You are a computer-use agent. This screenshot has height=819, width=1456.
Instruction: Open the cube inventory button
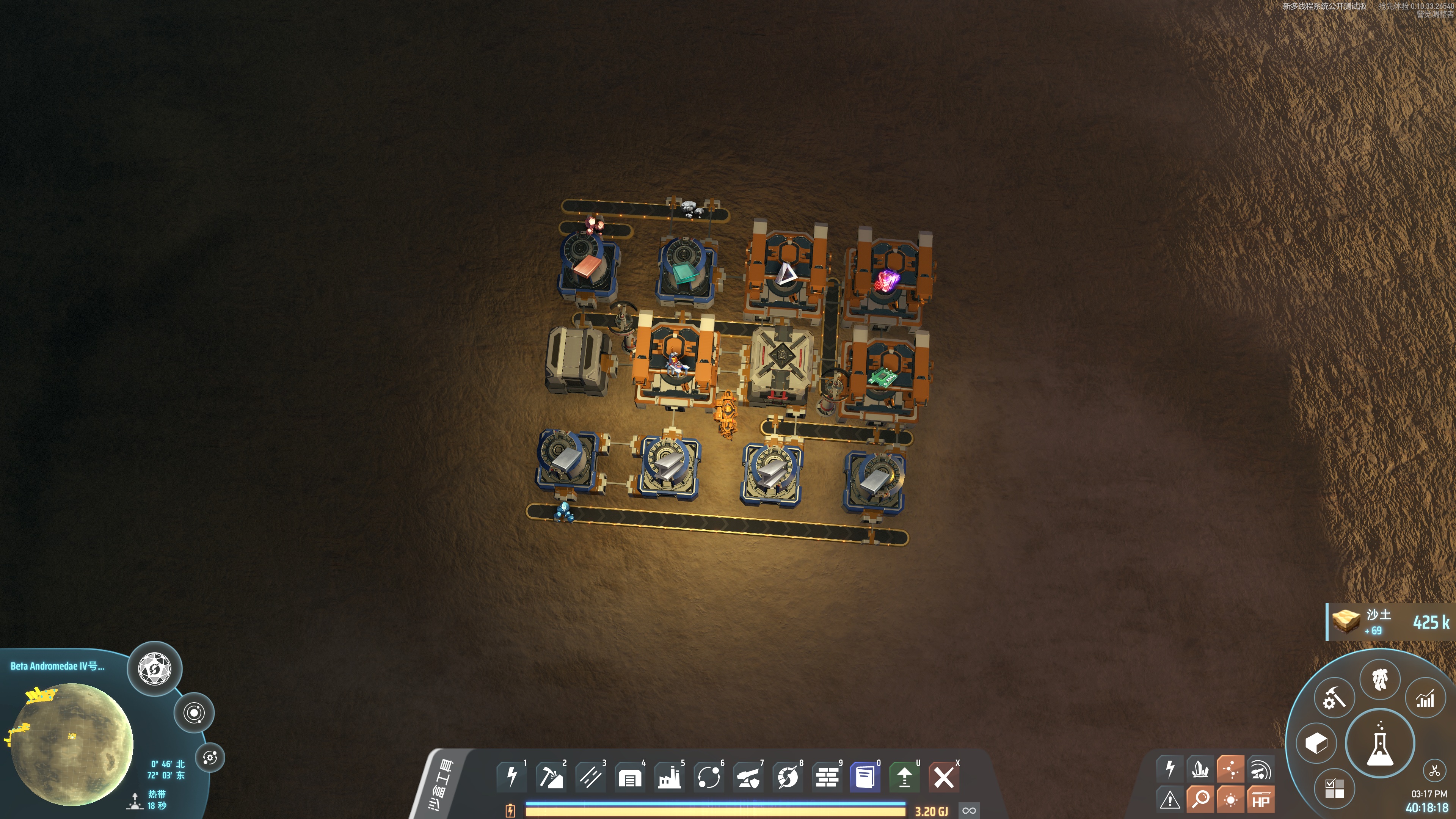(1316, 743)
